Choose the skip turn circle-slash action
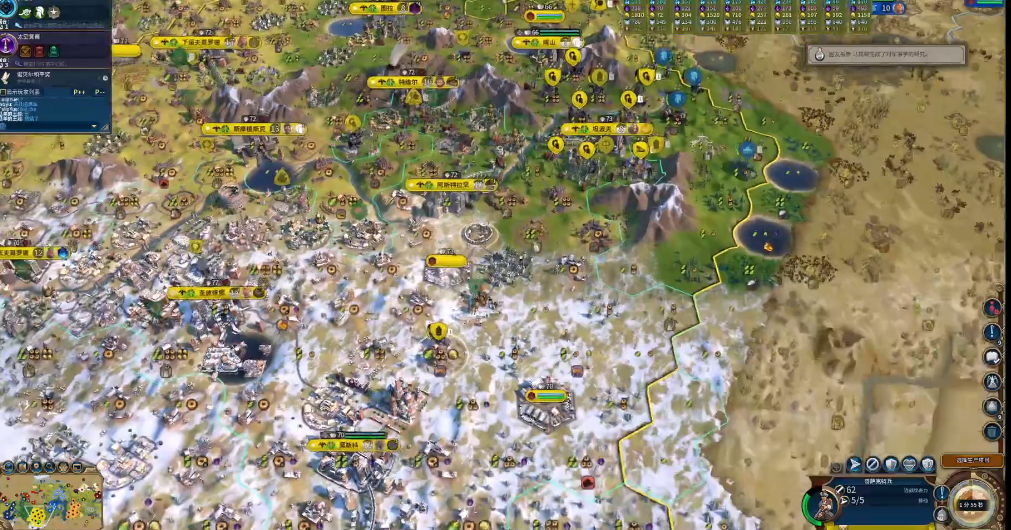Viewport: 1011px width, 530px height. 873,464
